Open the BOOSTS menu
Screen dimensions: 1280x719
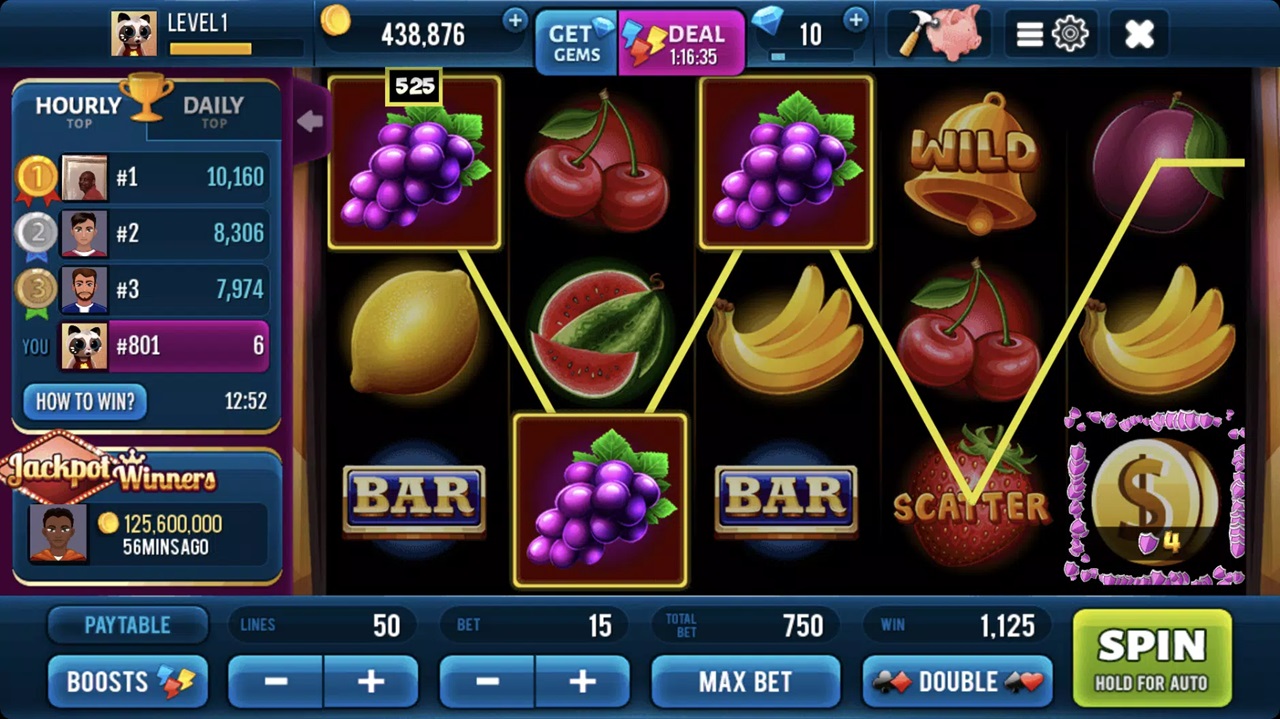(x=127, y=682)
